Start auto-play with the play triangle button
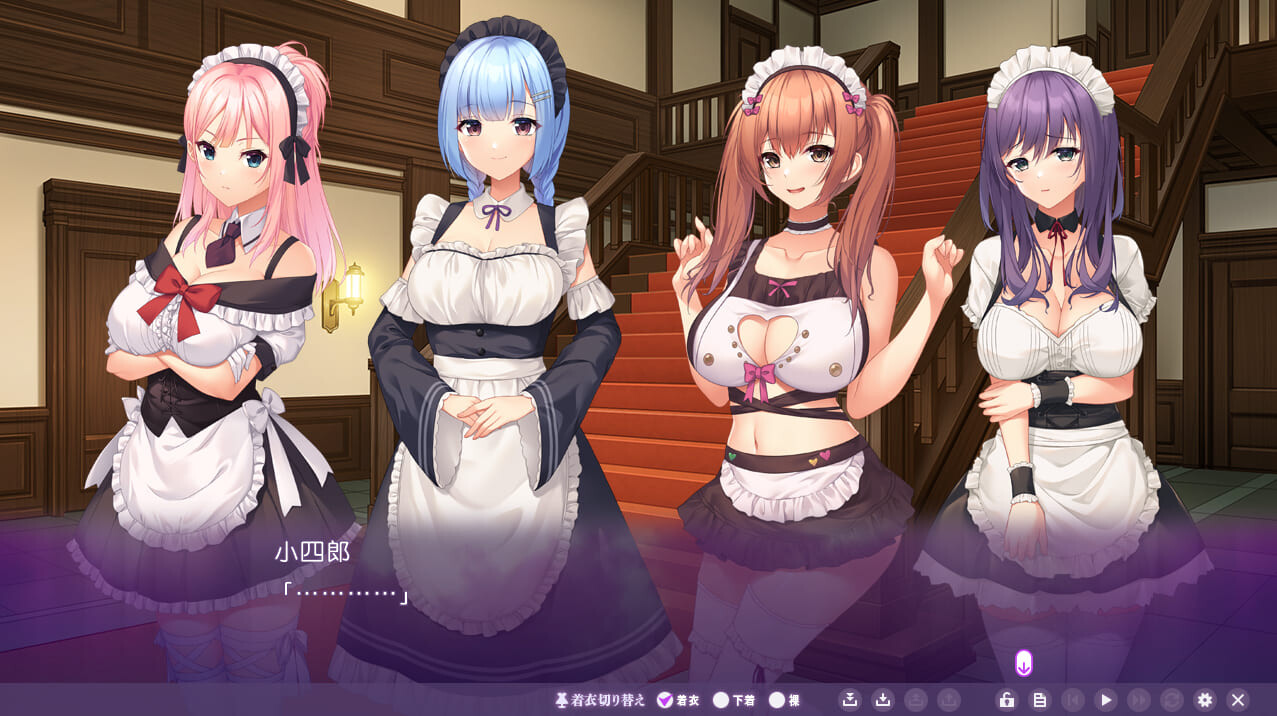The width and height of the screenshot is (1277, 716). tap(1105, 700)
